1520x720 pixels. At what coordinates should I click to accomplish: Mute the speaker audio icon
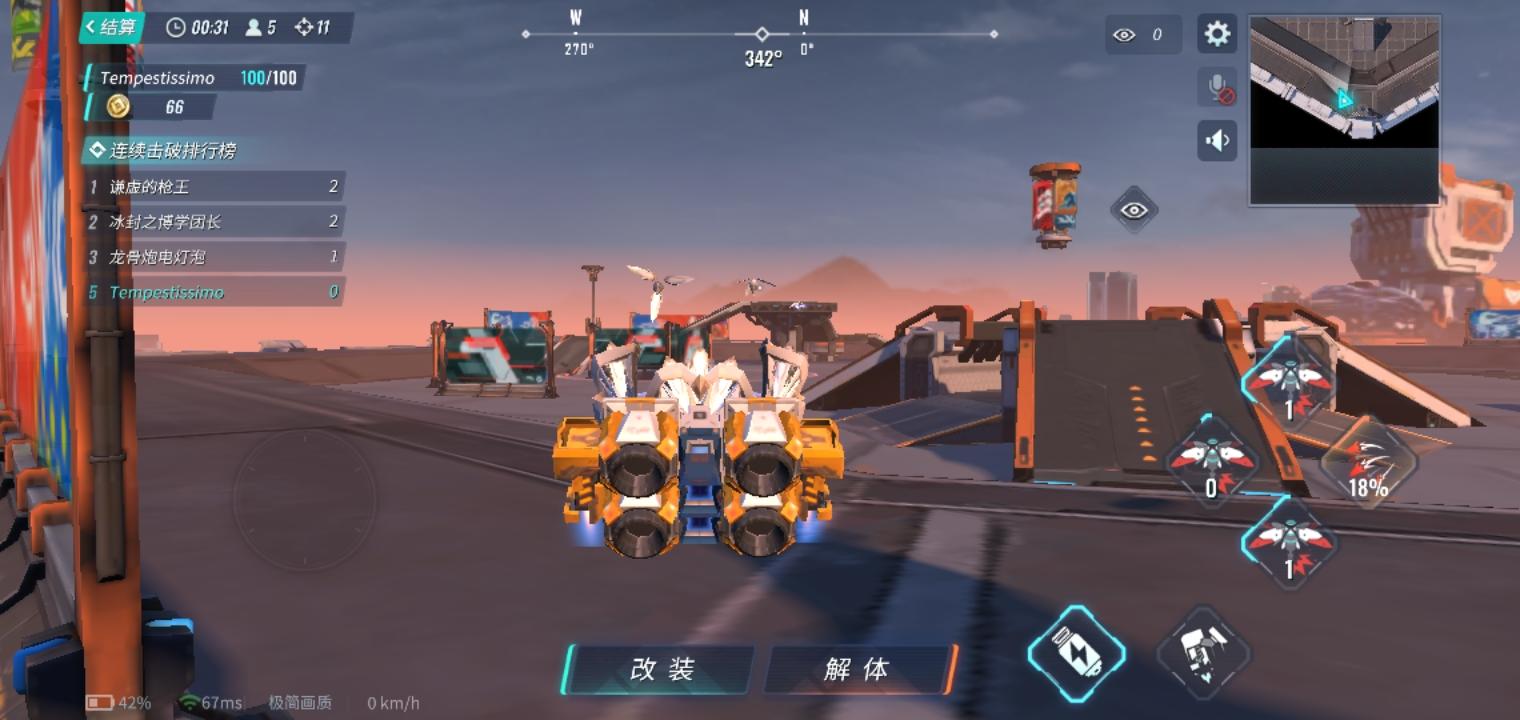[1216, 140]
